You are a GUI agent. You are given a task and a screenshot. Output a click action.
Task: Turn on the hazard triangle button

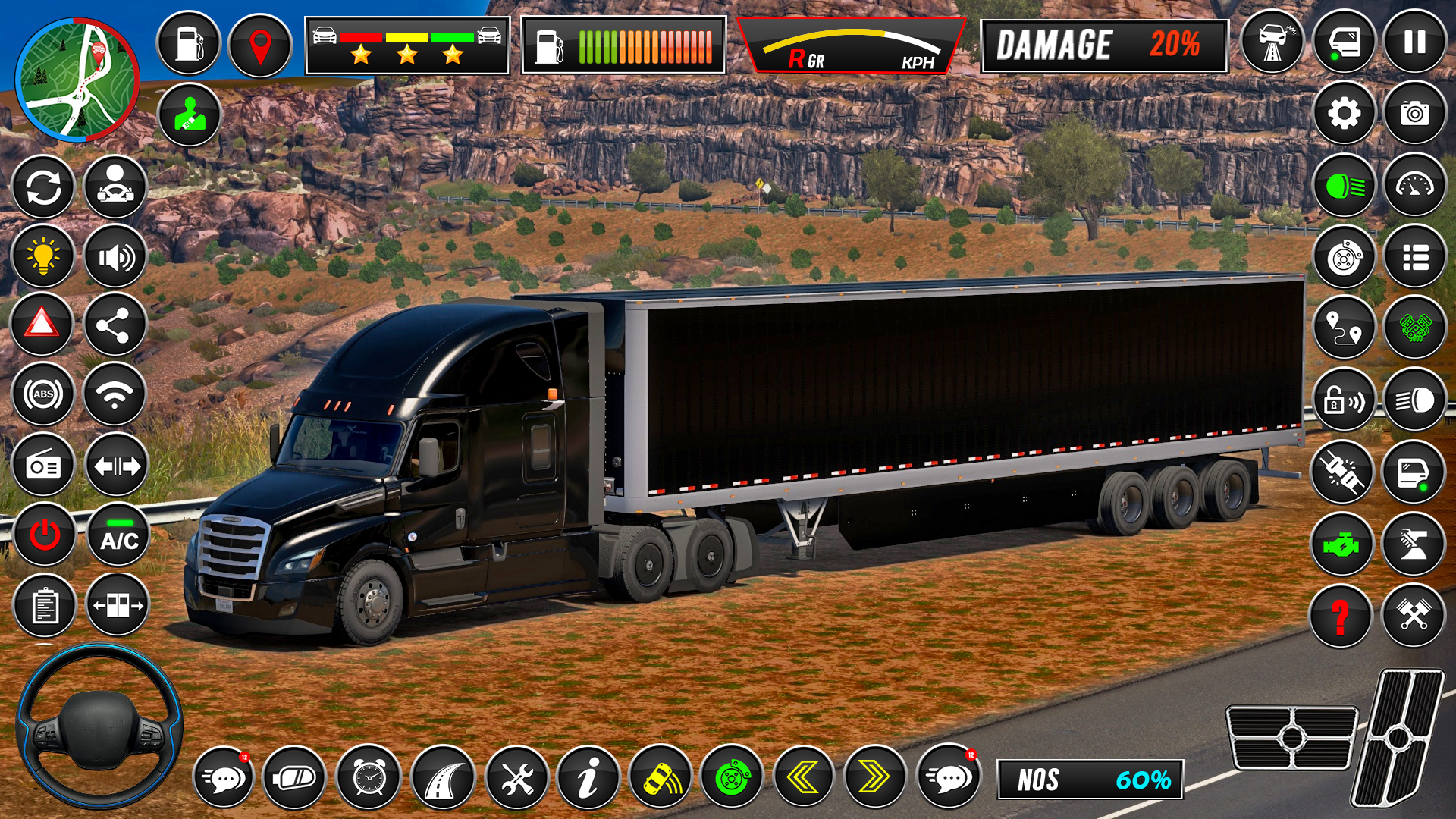point(42,325)
